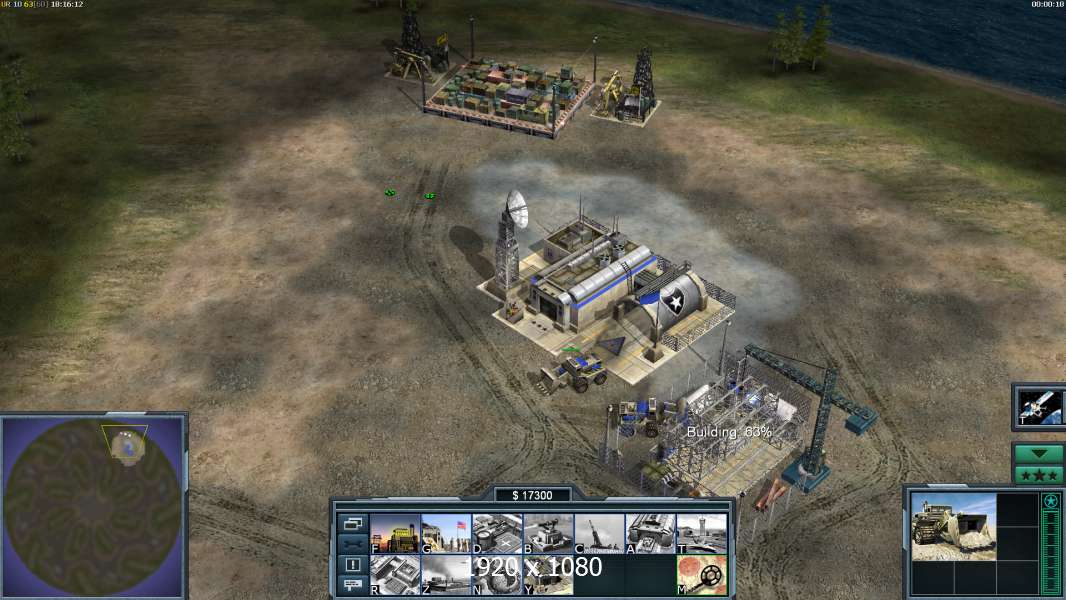Choose the build icon labeled Z
This screenshot has width=1066, height=600.
tap(446, 575)
